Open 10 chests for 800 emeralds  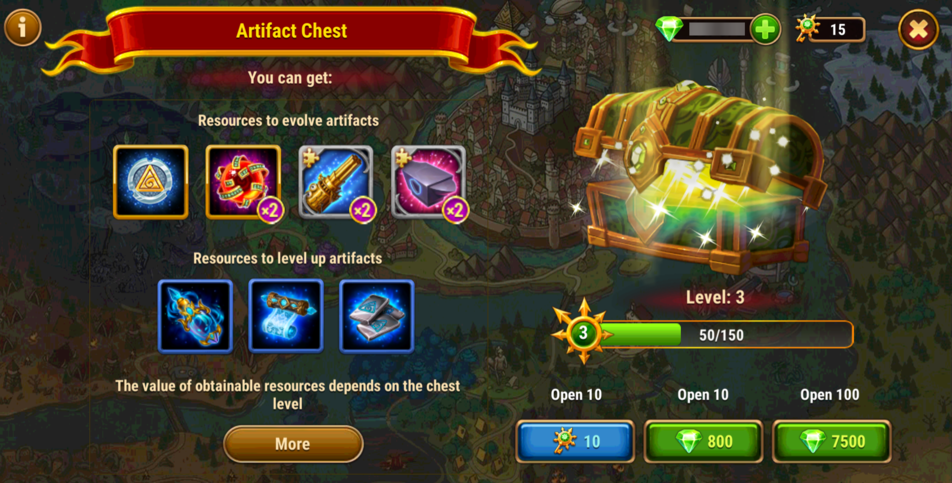coord(703,441)
